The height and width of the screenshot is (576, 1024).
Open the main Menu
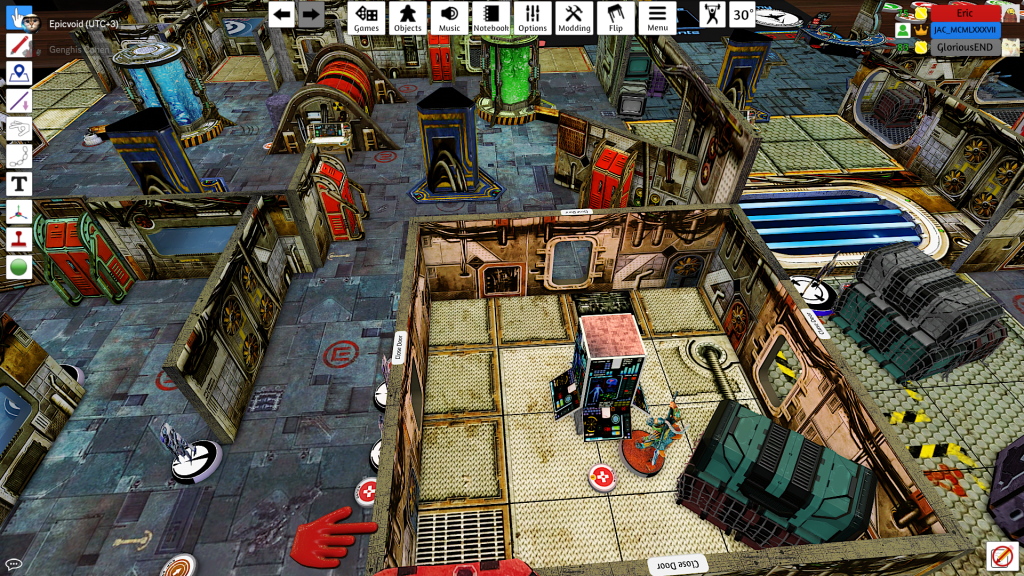(657, 17)
